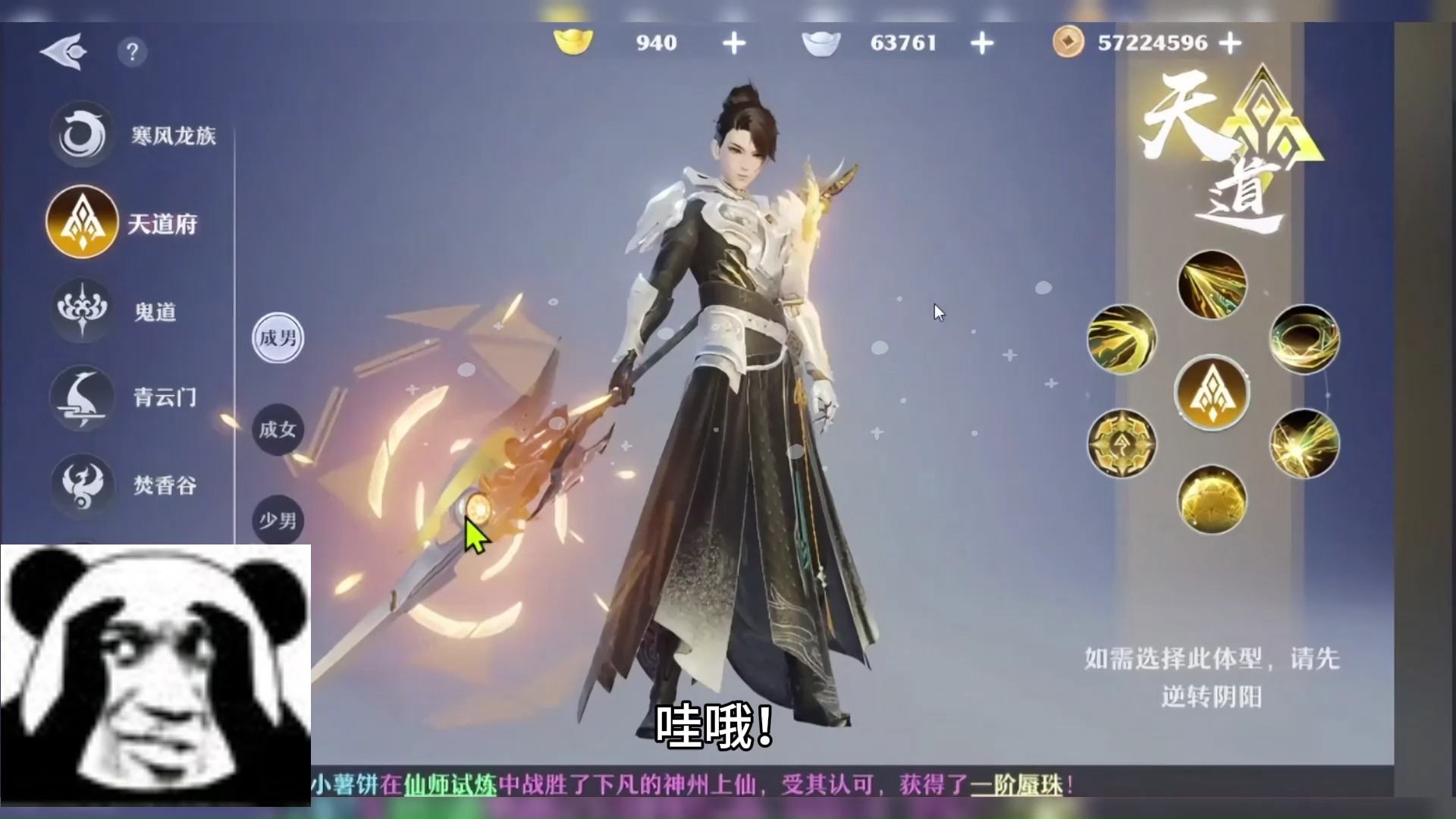1456x819 pixels.
Task: Open the top-right skill icon above emblem
Action: (1211, 284)
